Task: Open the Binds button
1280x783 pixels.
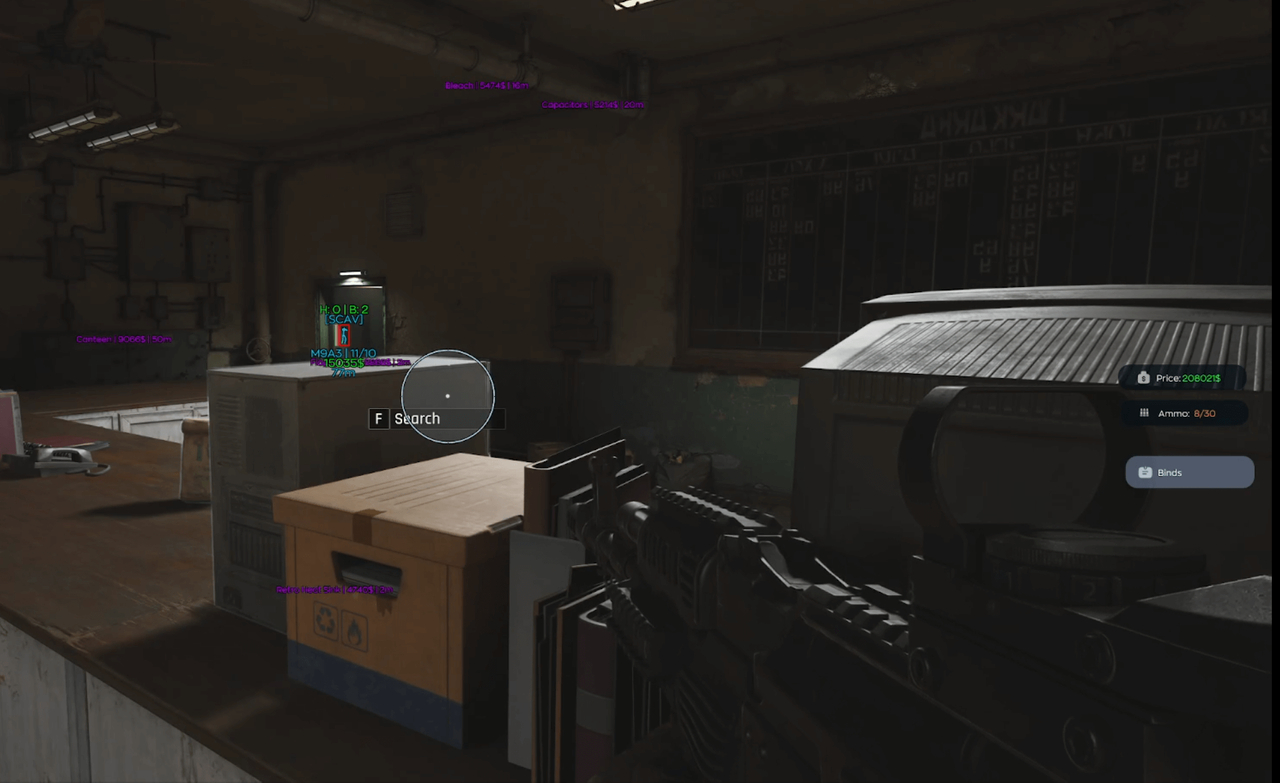Action: coord(1189,472)
